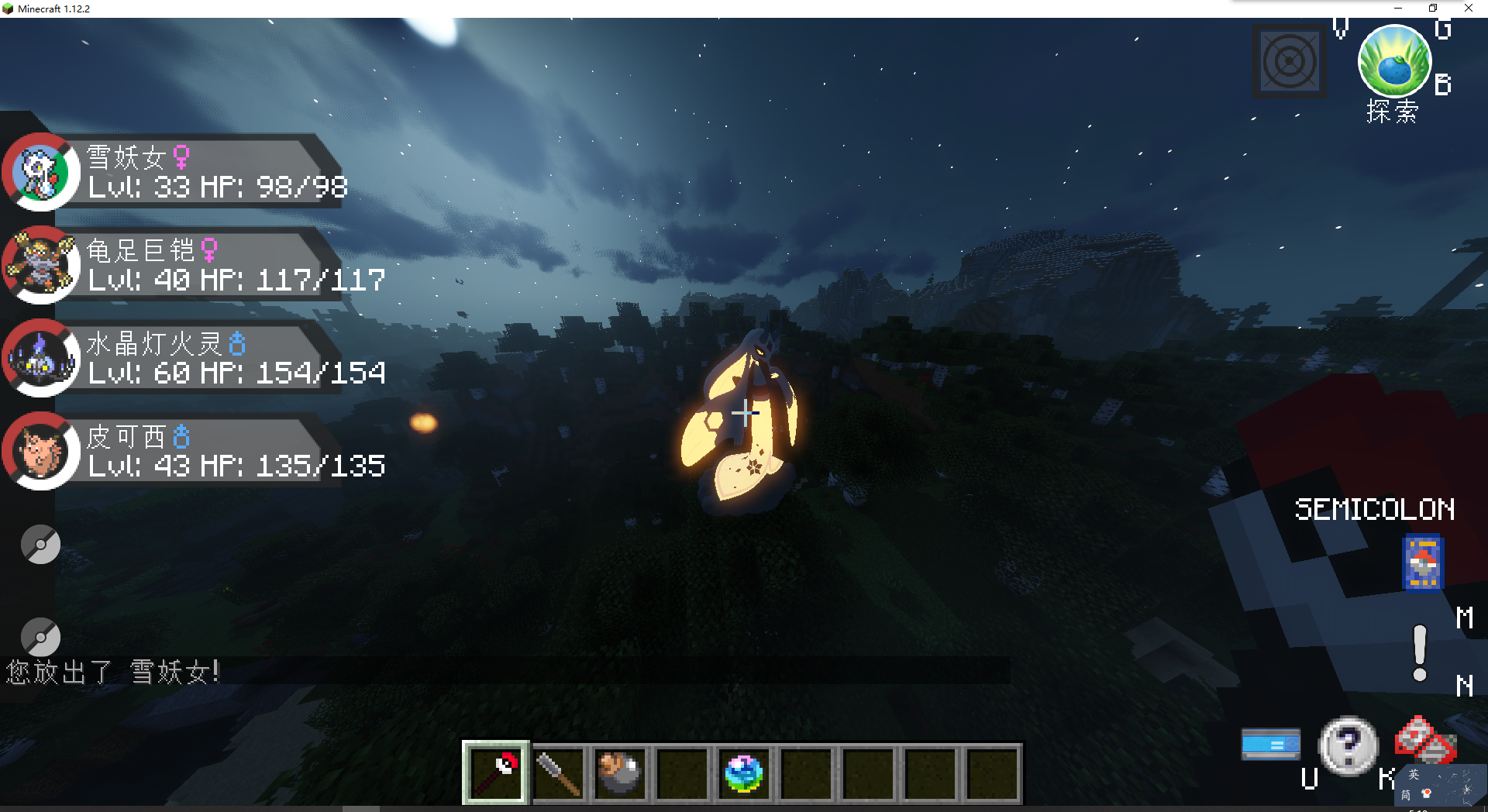Minimize the Minecraft window
Screen dimensions: 1488x812
click(1398, 9)
